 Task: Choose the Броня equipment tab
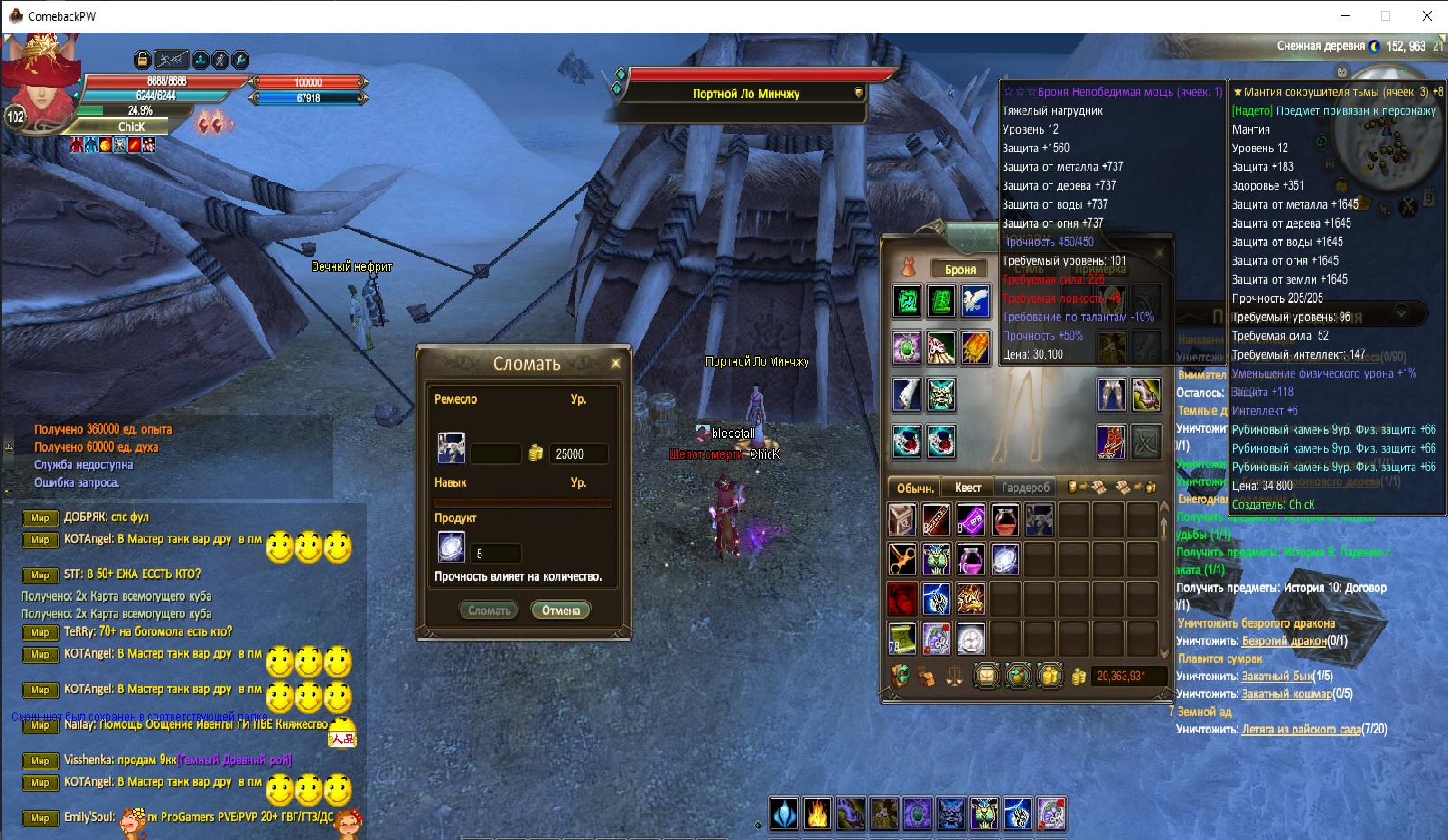click(x=959, y=269)
